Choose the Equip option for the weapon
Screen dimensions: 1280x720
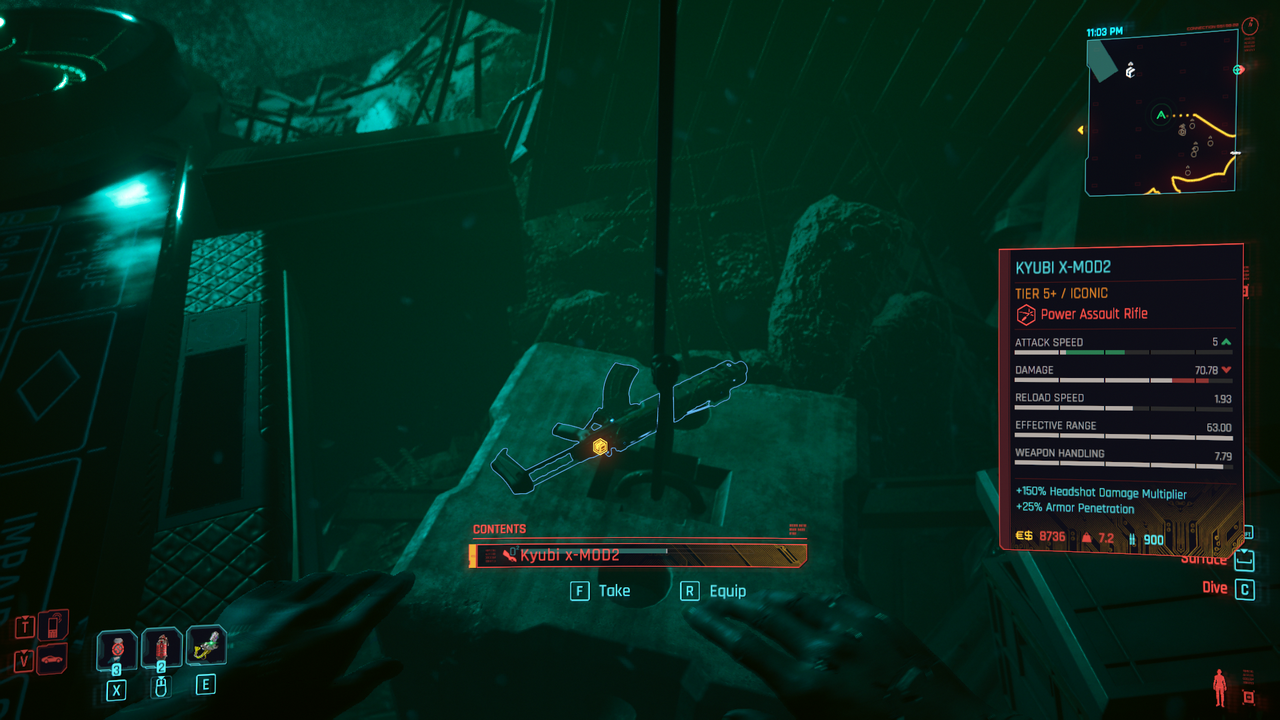tap(713, 591)
